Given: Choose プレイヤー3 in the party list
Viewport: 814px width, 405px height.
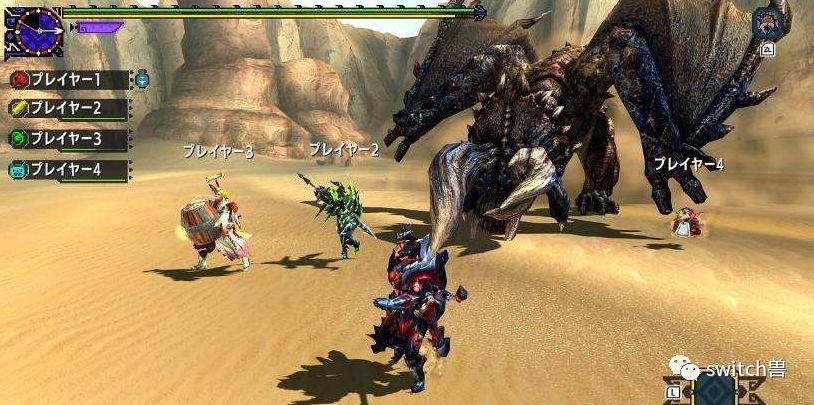Looking at the screenshot, I should click(68, 139).
